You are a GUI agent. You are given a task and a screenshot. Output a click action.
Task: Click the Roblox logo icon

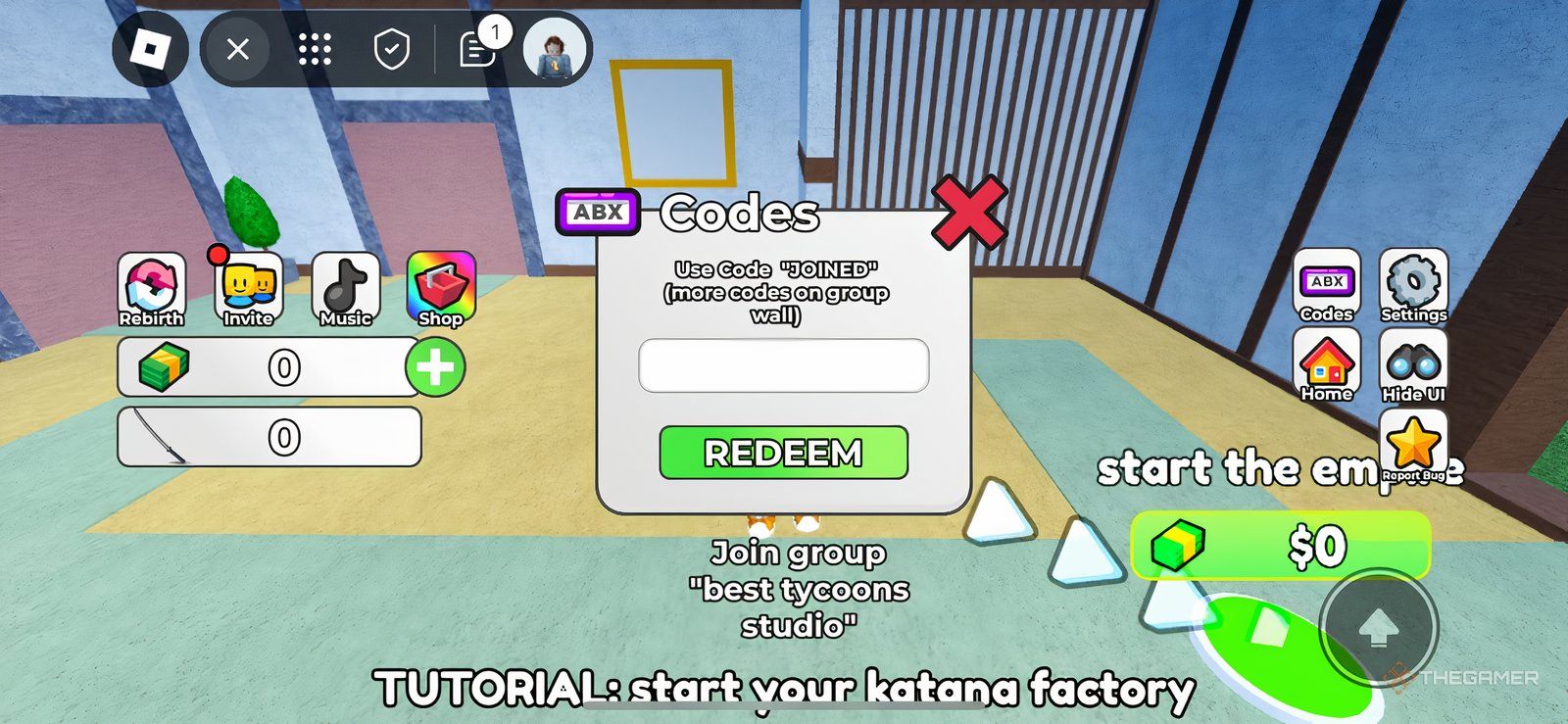pos(150,45)
